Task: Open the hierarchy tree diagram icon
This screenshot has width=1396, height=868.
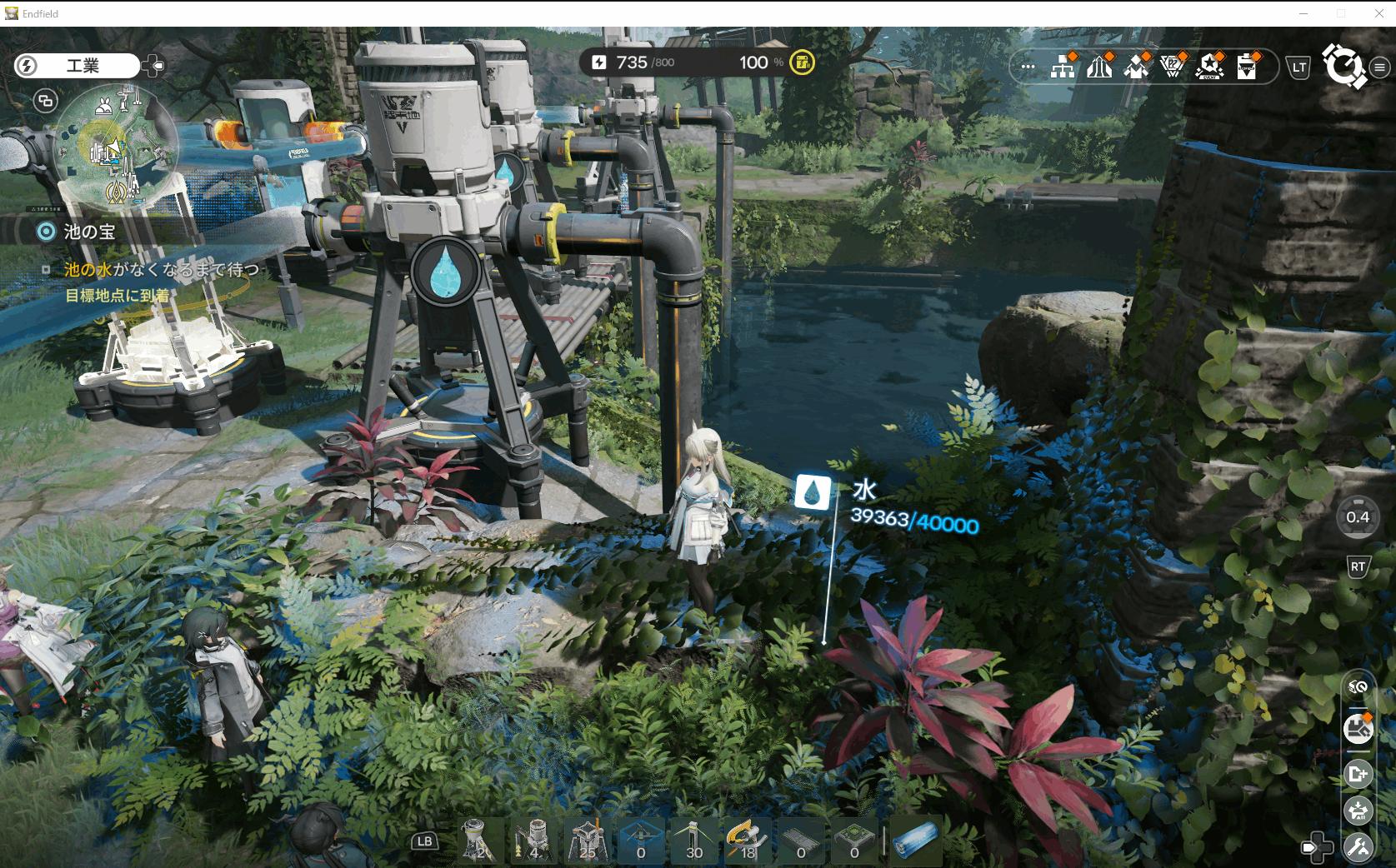Action: click(x=1063, y=67)
